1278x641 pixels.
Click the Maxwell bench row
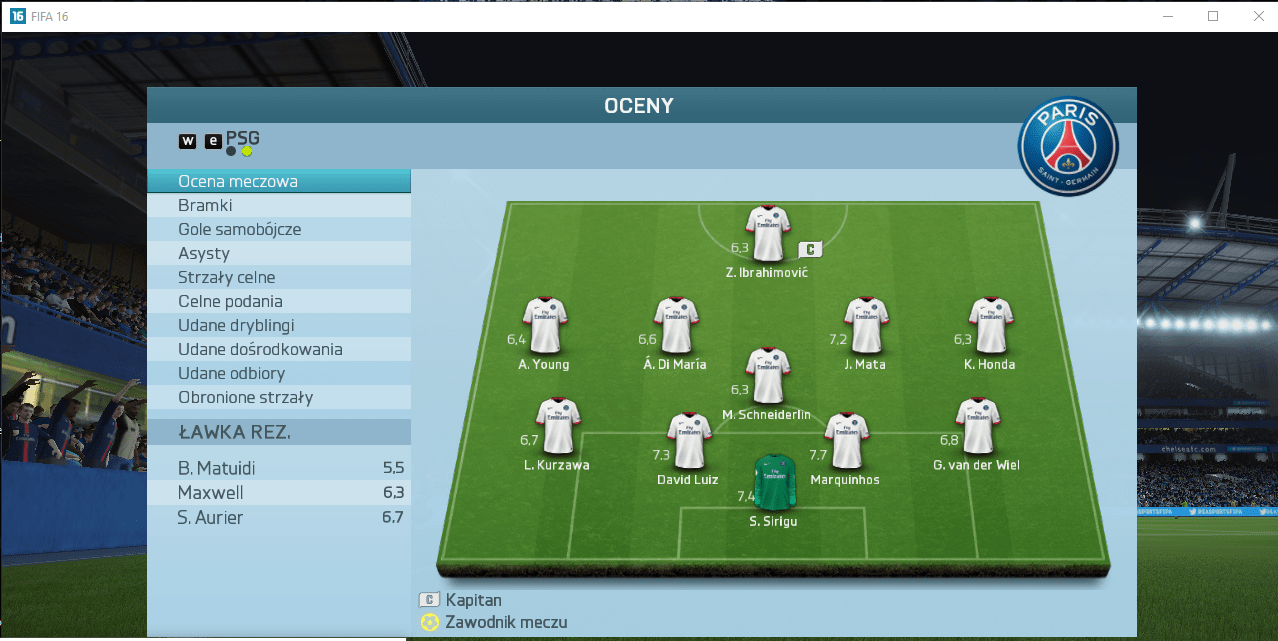click(278, 493)
